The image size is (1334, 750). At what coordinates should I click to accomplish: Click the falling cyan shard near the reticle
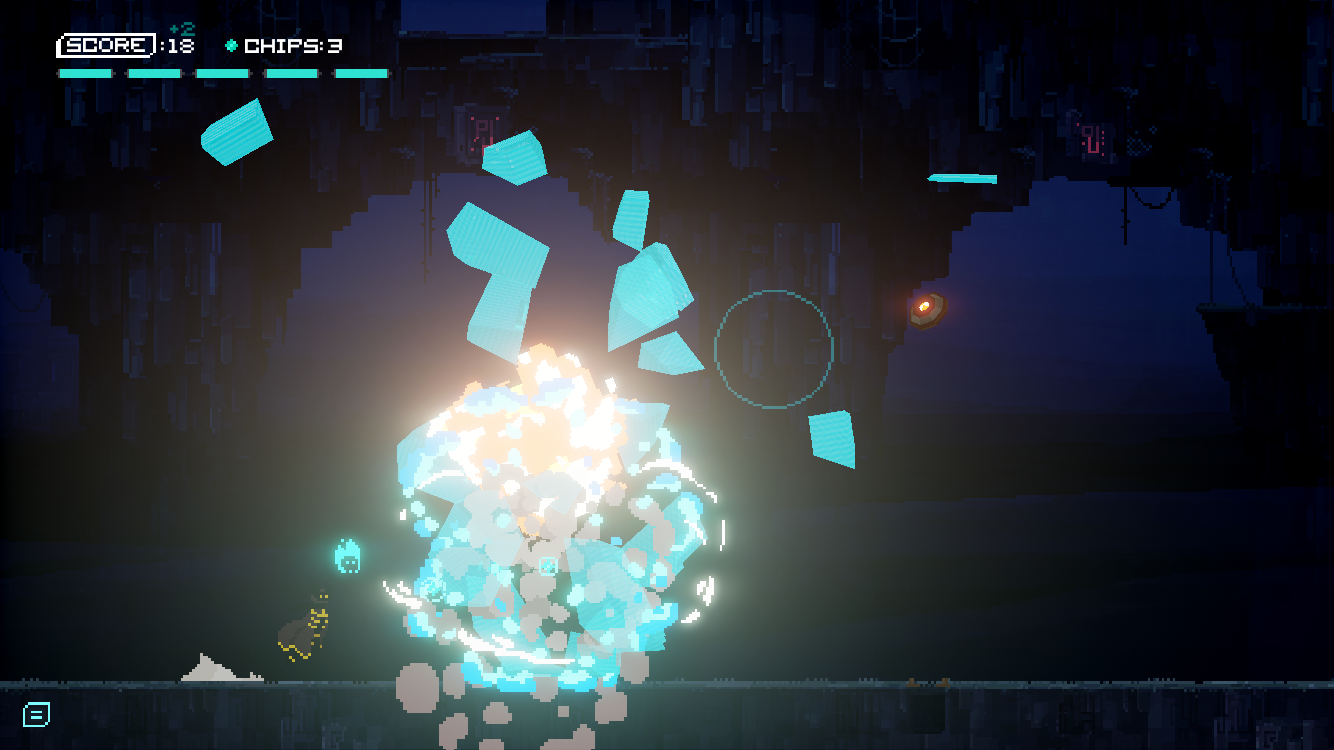[x=832, y=438]
